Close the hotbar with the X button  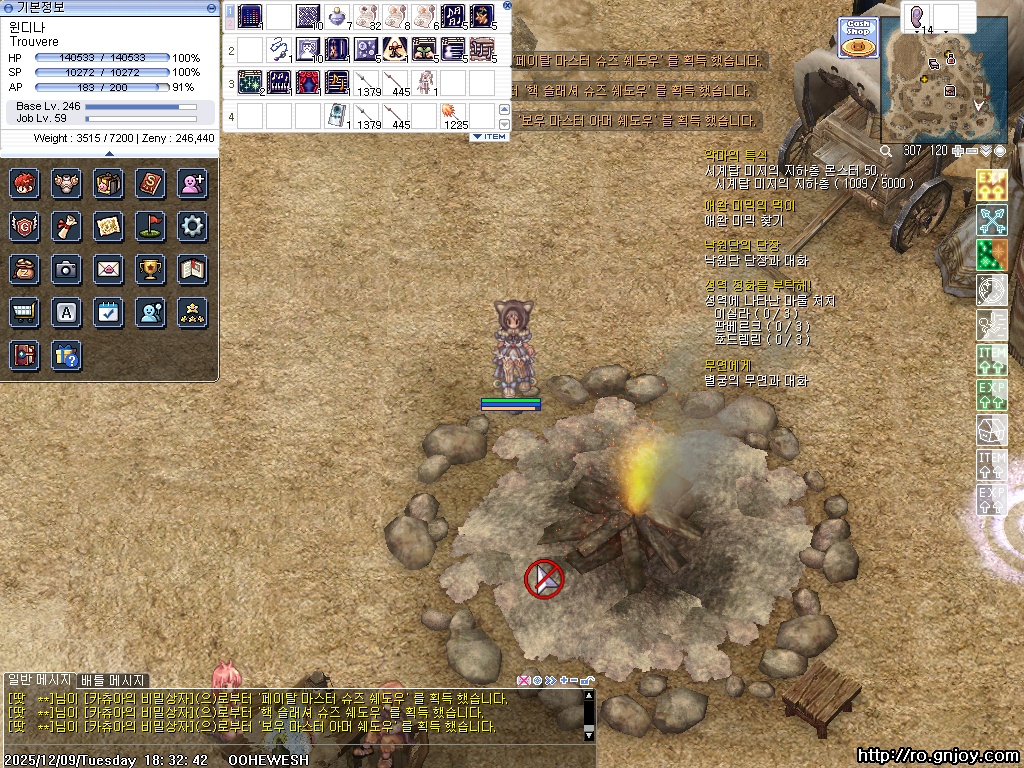(507, 6)
